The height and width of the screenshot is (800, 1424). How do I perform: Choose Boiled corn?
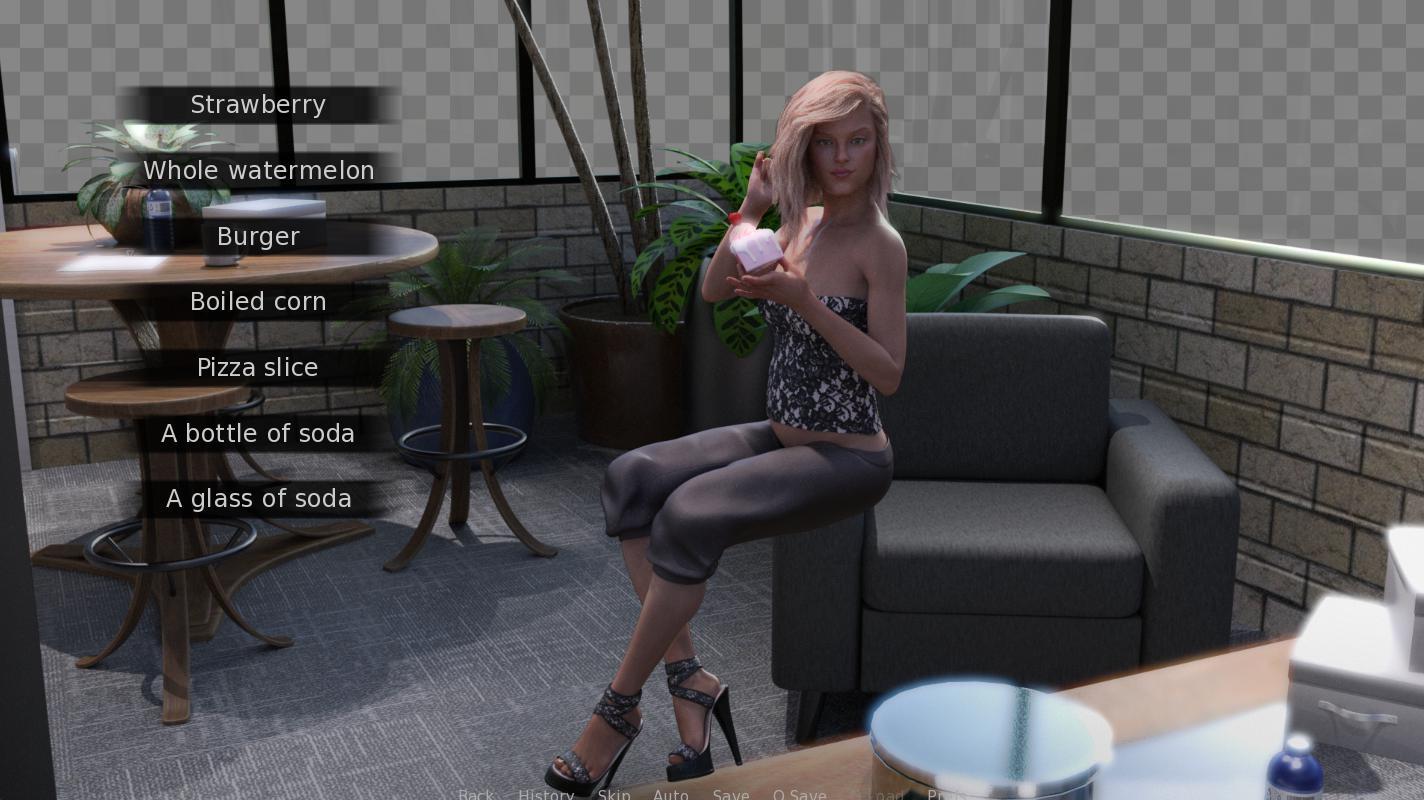click(x=258, y=302)
